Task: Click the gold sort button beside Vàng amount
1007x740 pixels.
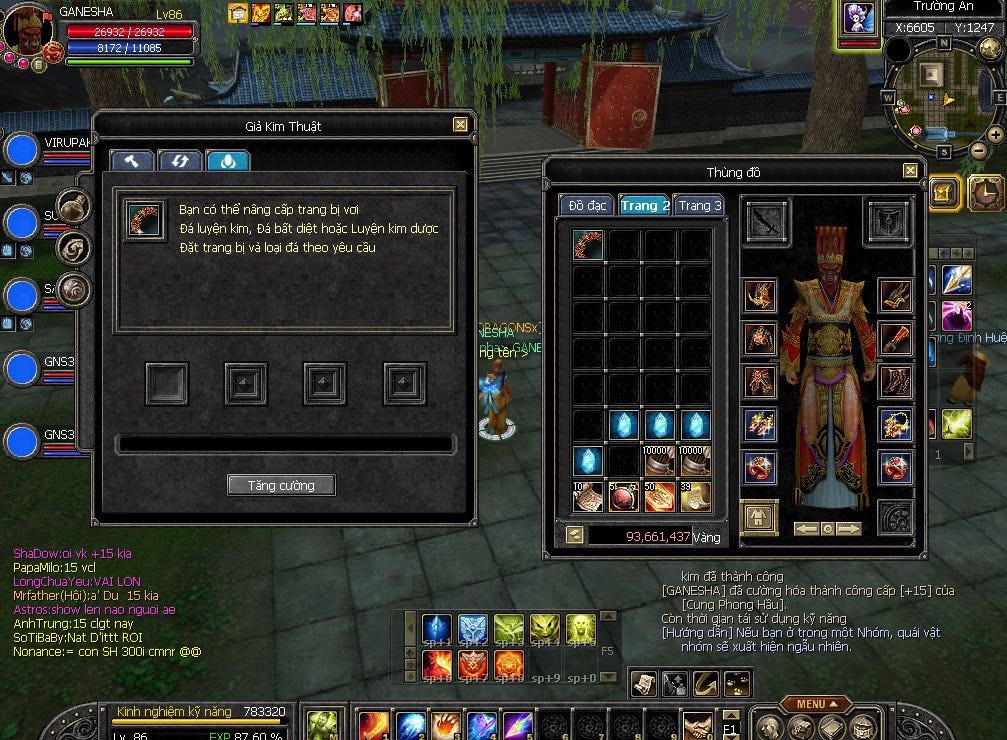Action: (574, 536)
